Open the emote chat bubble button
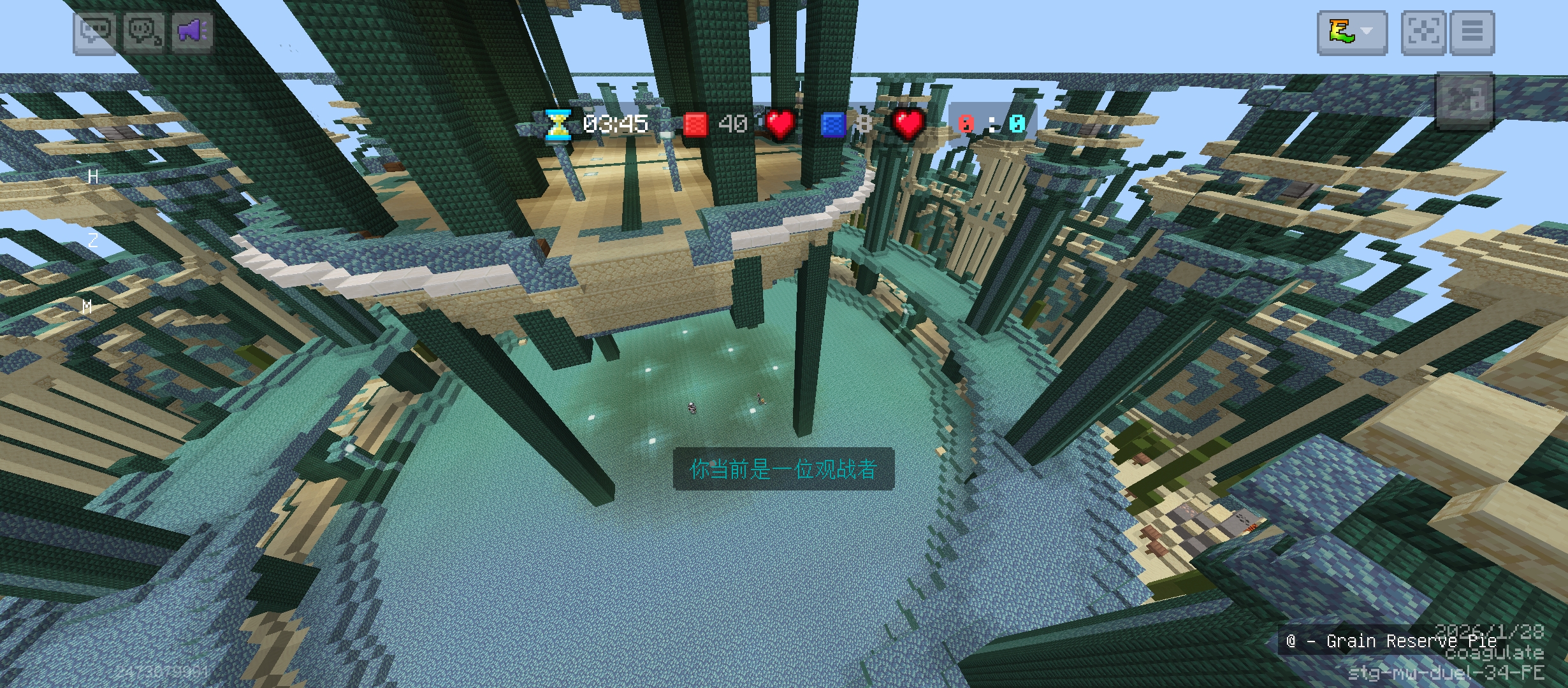Image resolution: width=1568 pixels, height=688 pixels. [144, 31]
